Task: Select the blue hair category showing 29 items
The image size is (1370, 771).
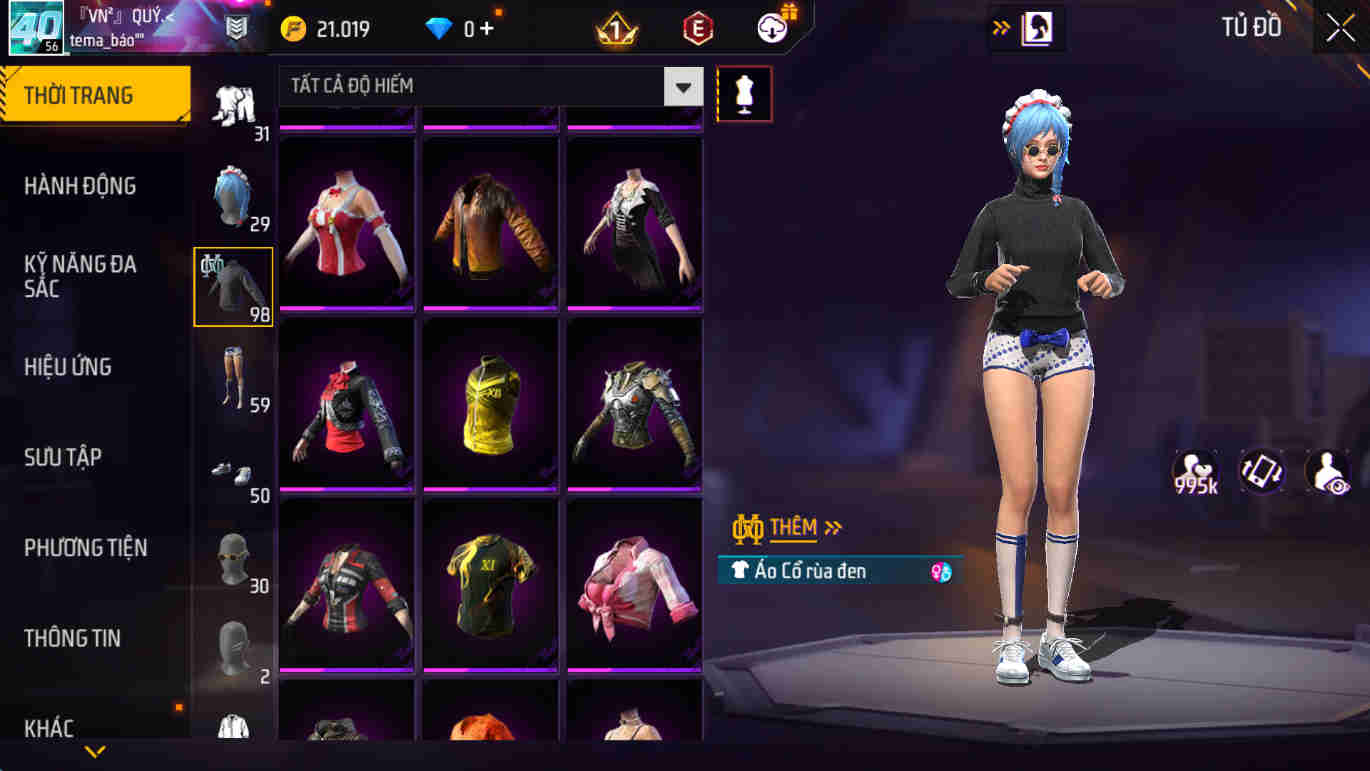Action: pyautogui.click(x=231, y=197)
